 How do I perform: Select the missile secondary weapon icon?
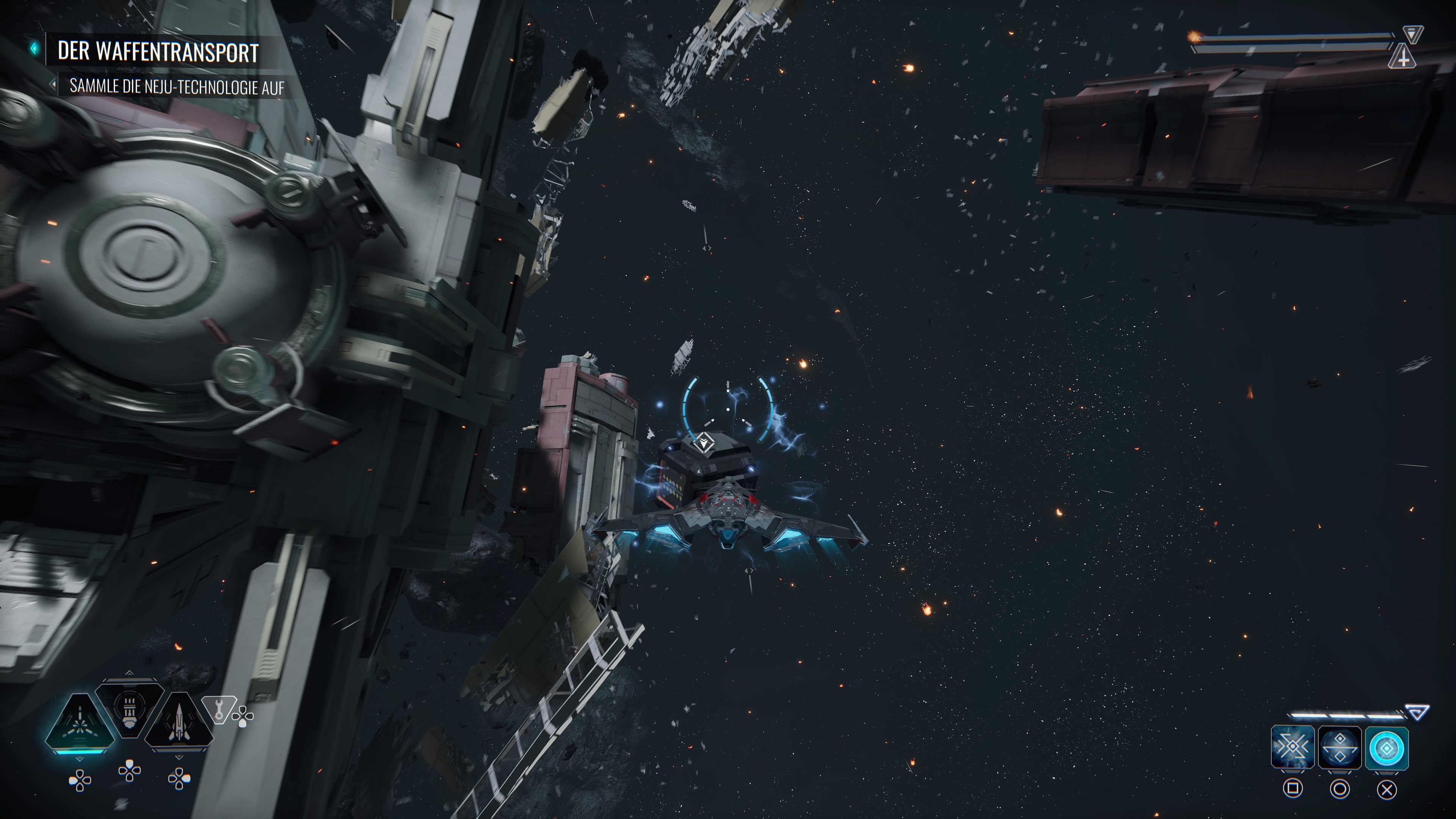(x=179, y=722)
